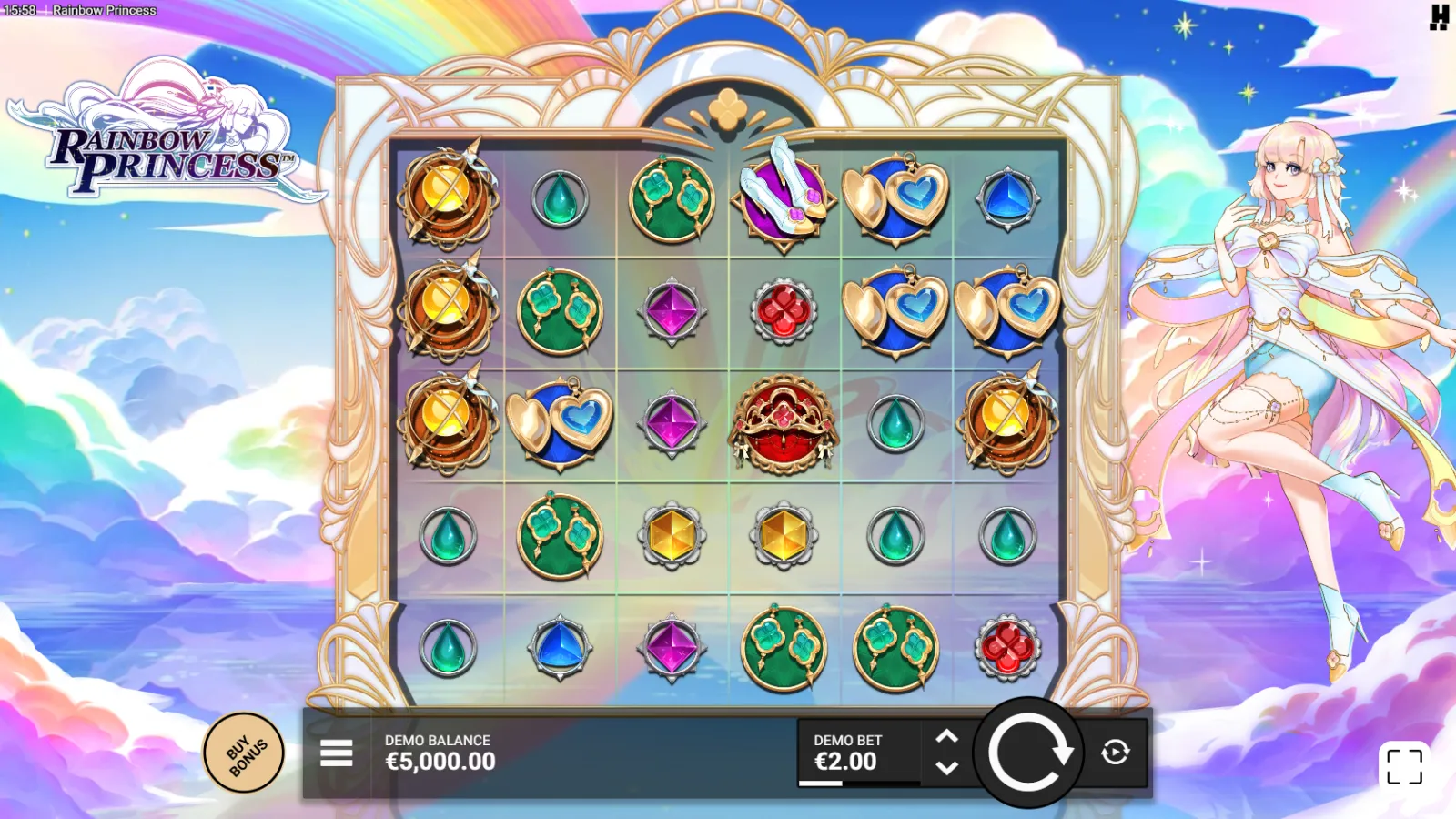Open the autoplay settings

coord(1116,753)
